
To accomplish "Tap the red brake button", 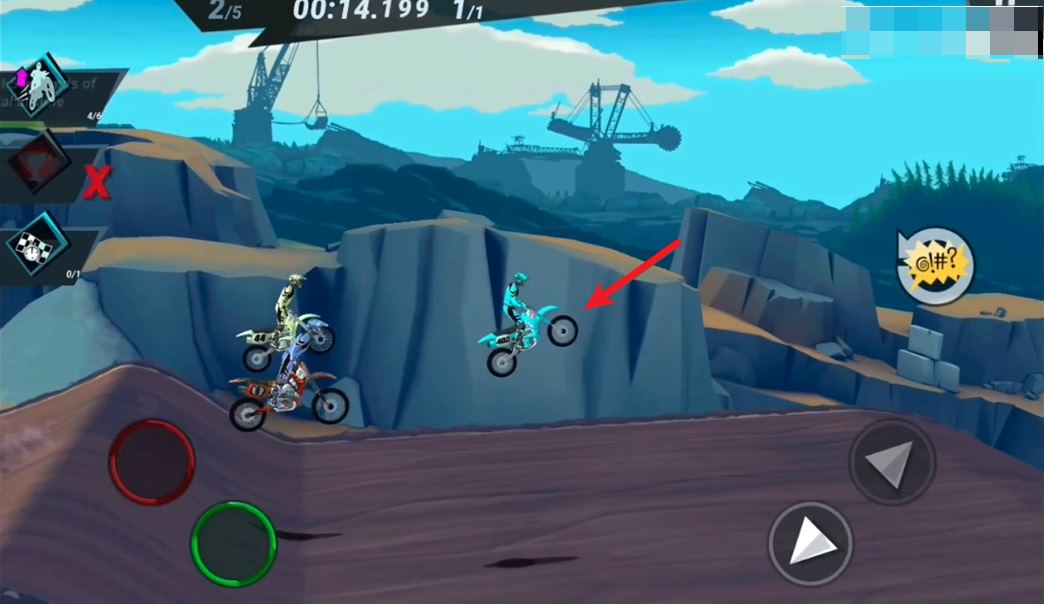I will click(151, 462).
